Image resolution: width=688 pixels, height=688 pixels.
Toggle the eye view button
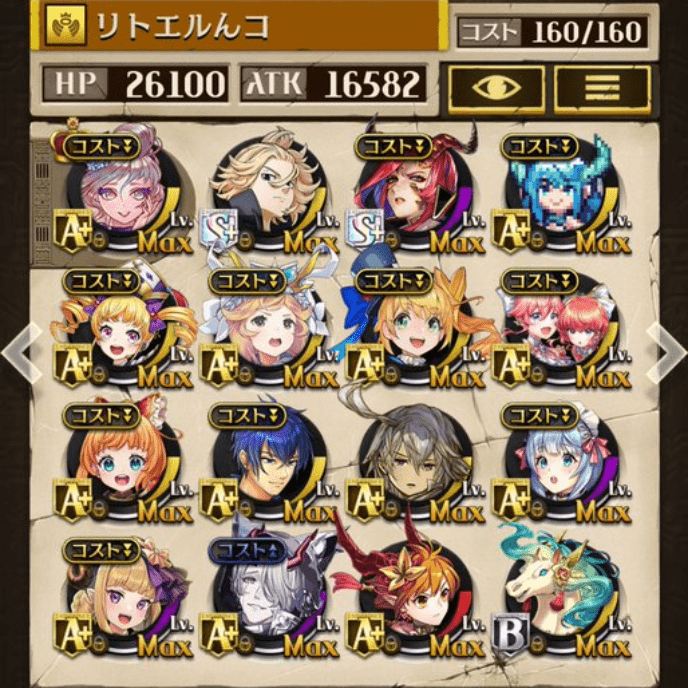tap(497, 88)
